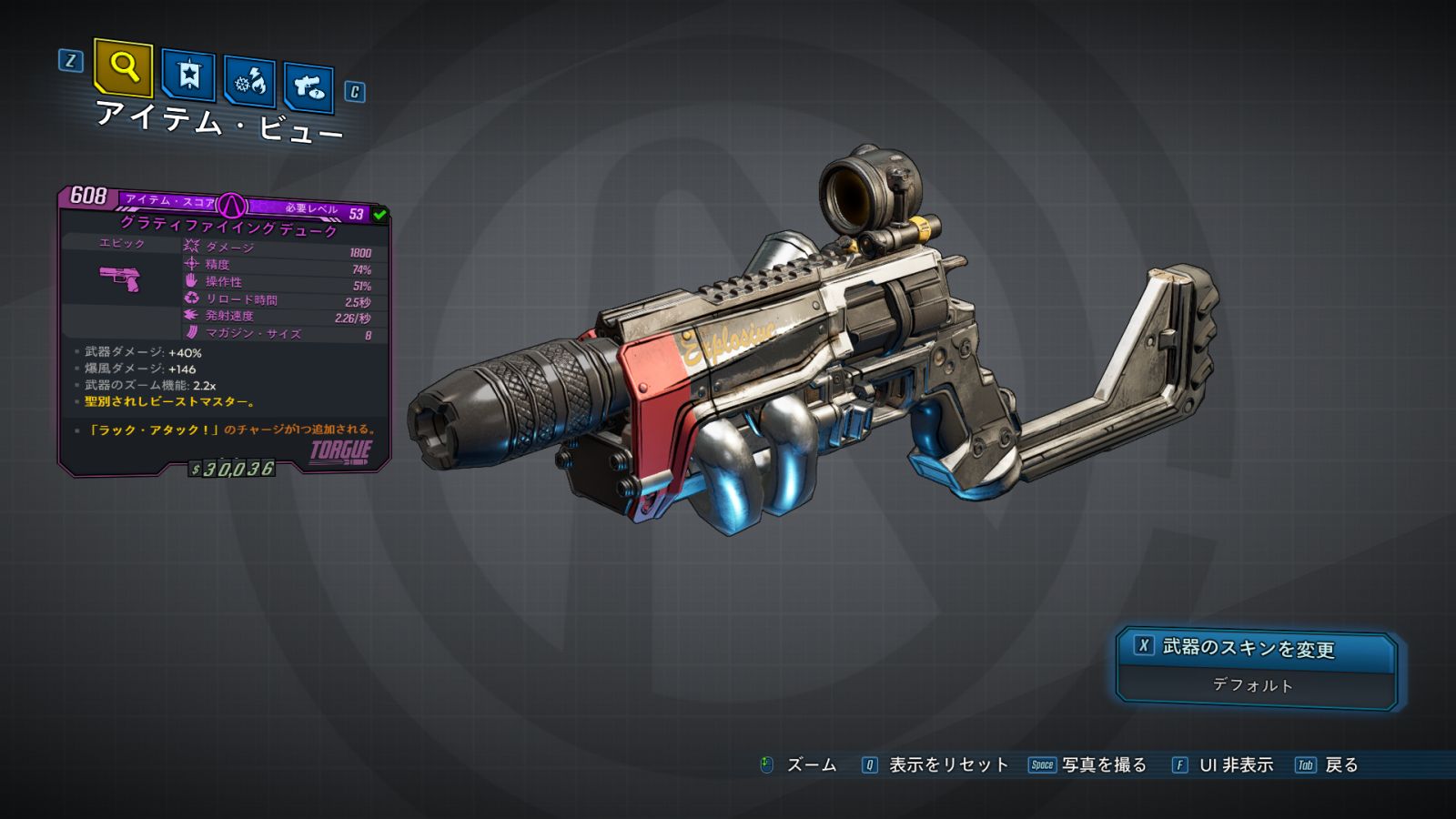Switch to the gun with question mark tab
The image size is (1456, 819).
tap(308, 87)
